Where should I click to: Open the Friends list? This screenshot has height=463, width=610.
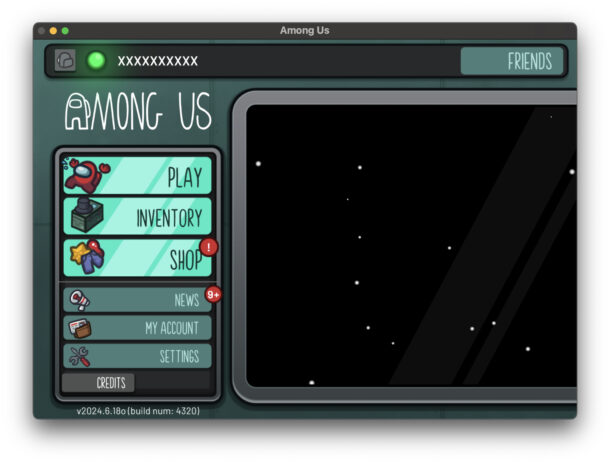pyautogui.click(x=512, y=61)
